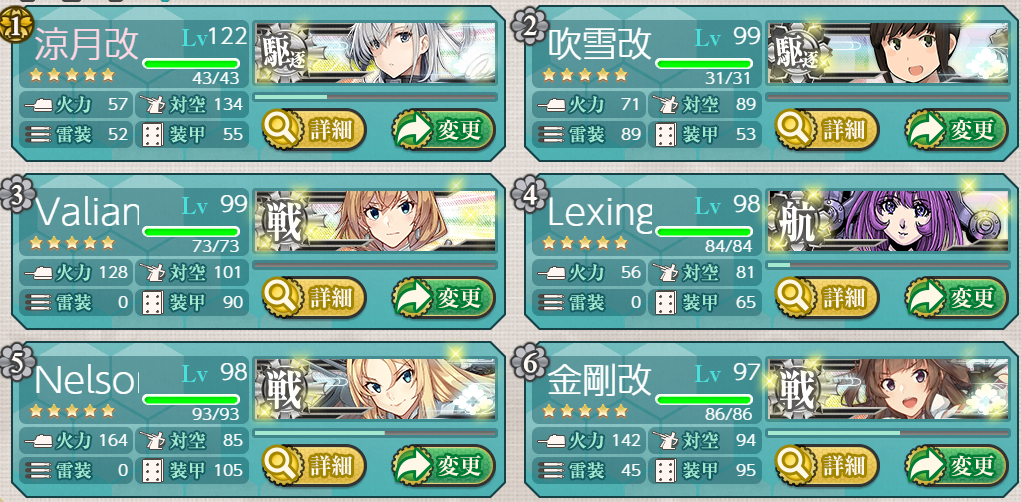Replace Nelson using 変更
The width and height of the screenshot is (1021, 502).
pos(442,465)
